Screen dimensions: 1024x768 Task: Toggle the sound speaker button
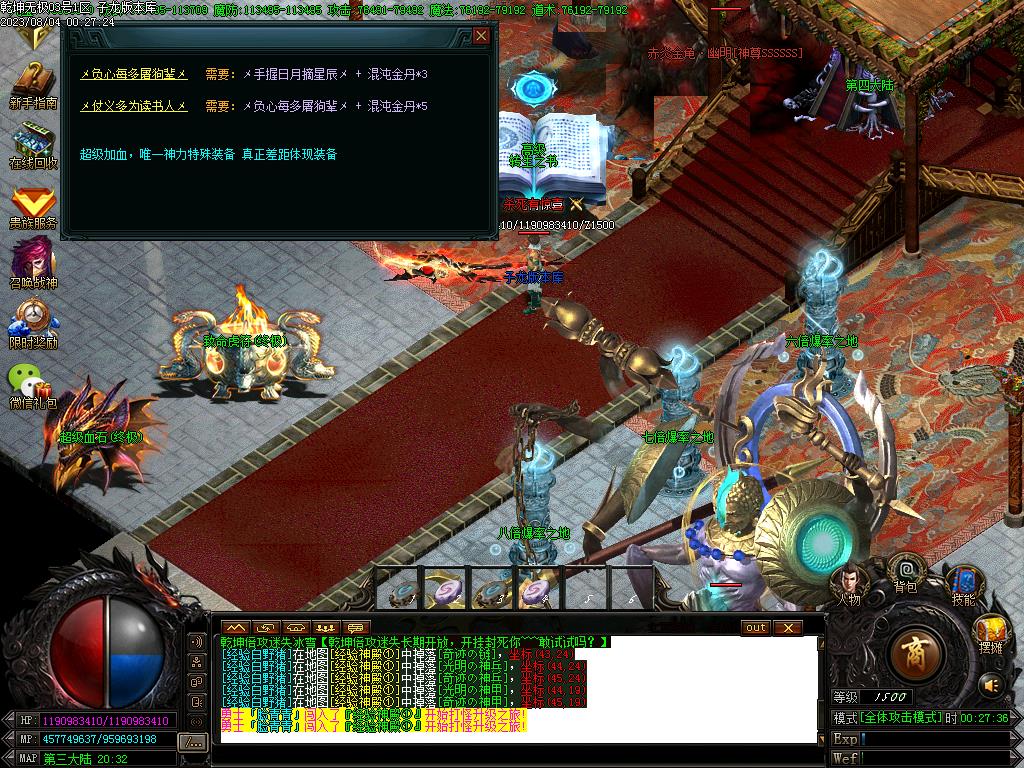click(991, 685)
